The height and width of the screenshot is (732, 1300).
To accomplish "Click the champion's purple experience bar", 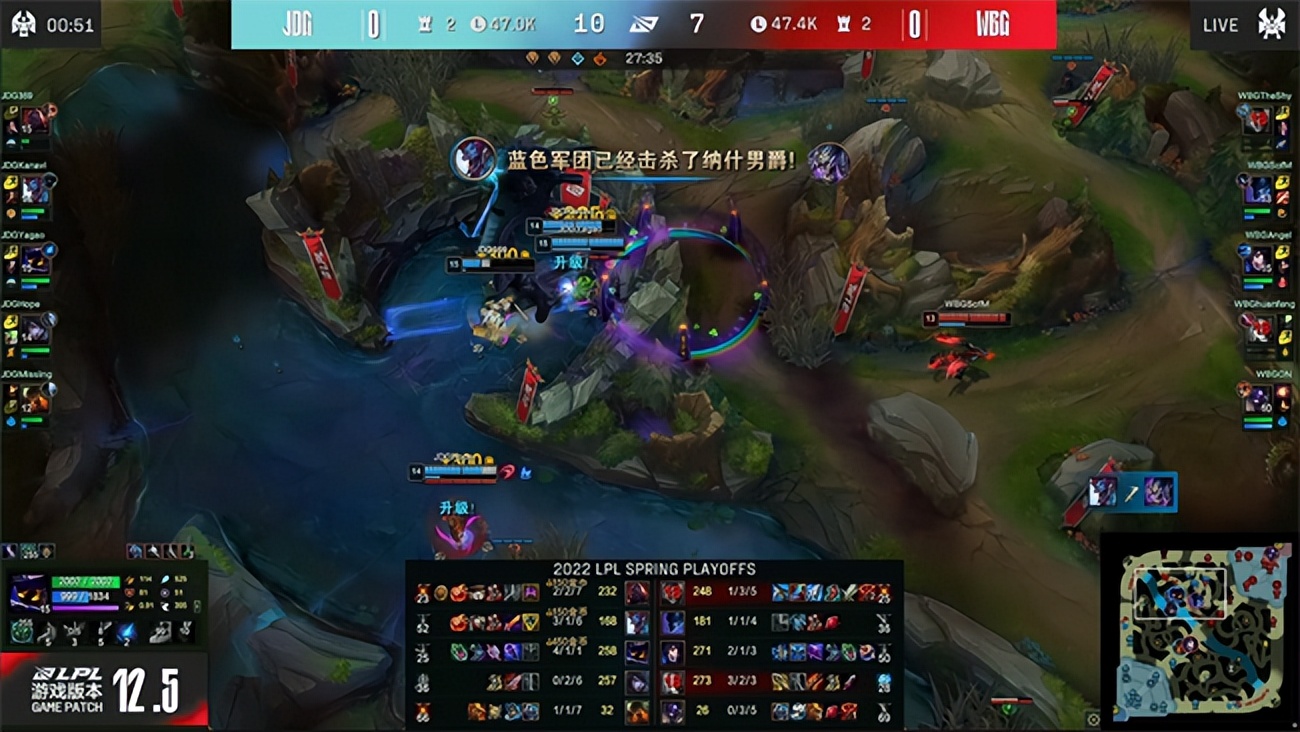I will 86,608.
